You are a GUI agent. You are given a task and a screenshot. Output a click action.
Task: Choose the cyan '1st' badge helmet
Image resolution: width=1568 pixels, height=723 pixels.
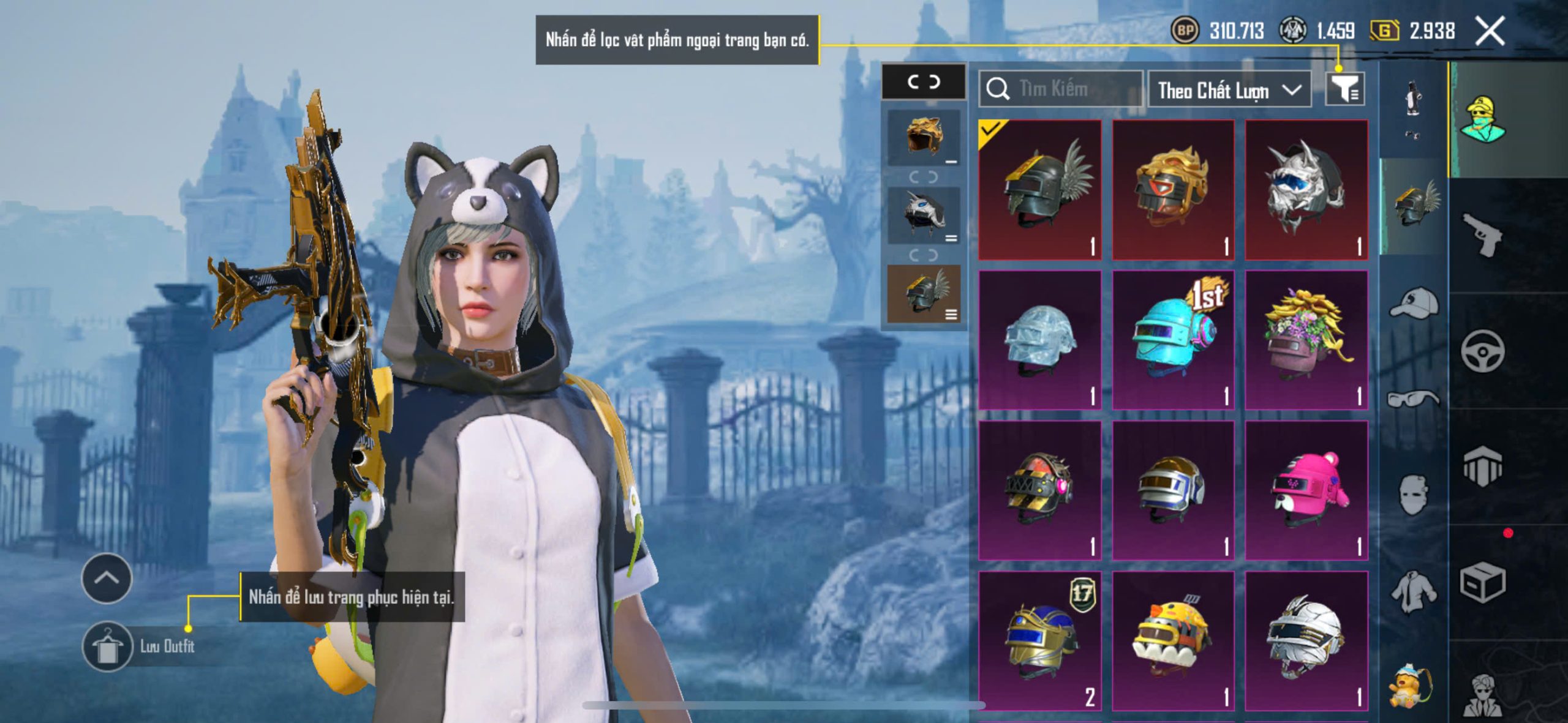click(x=1173, y=340)
